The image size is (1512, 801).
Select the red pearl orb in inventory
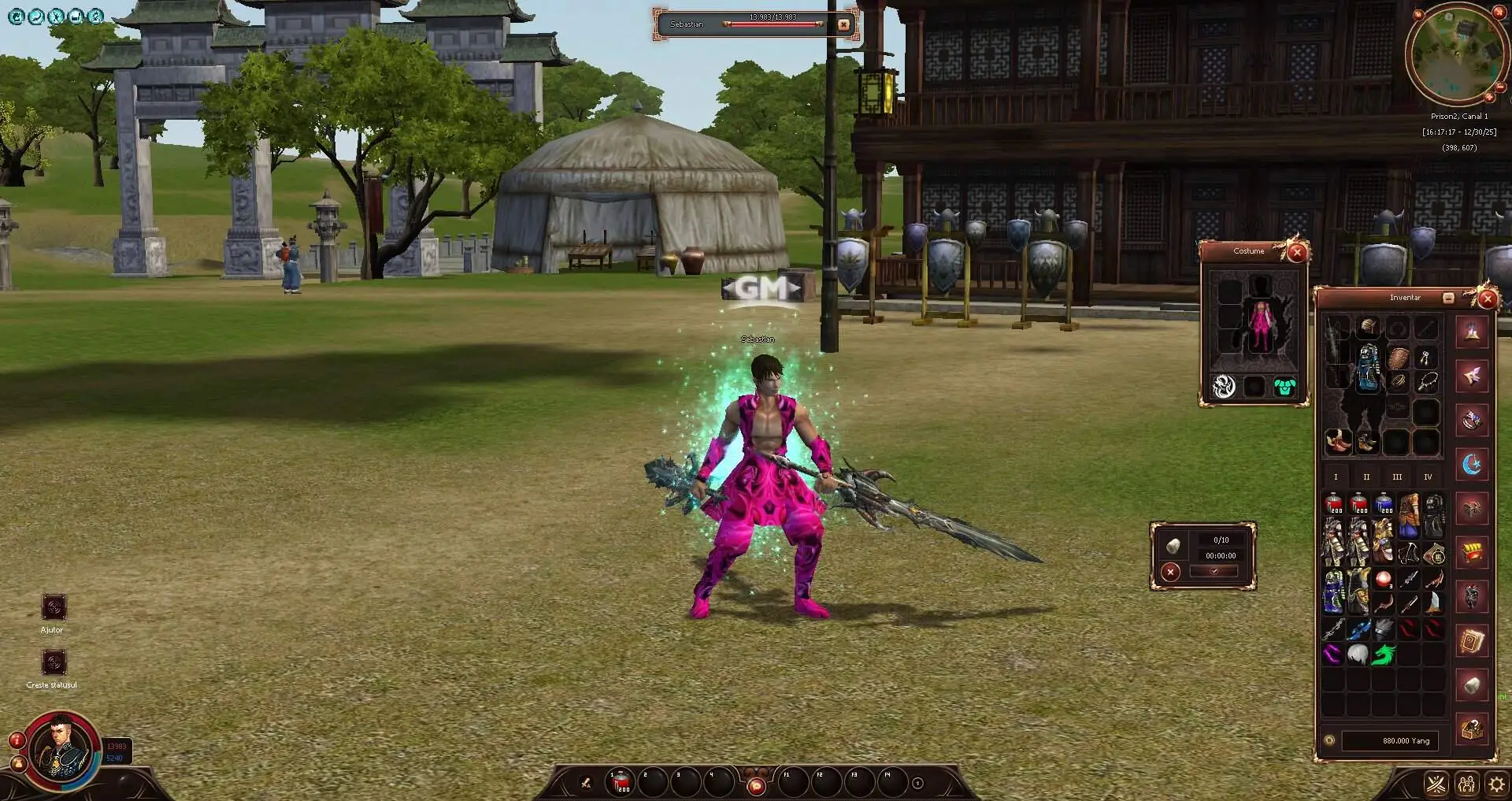(1383, 580)
